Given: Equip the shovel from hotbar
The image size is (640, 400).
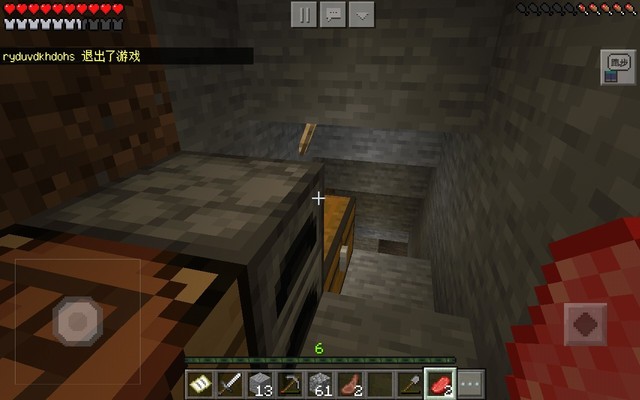Looking at the screenshot, I should pos(410,384).
